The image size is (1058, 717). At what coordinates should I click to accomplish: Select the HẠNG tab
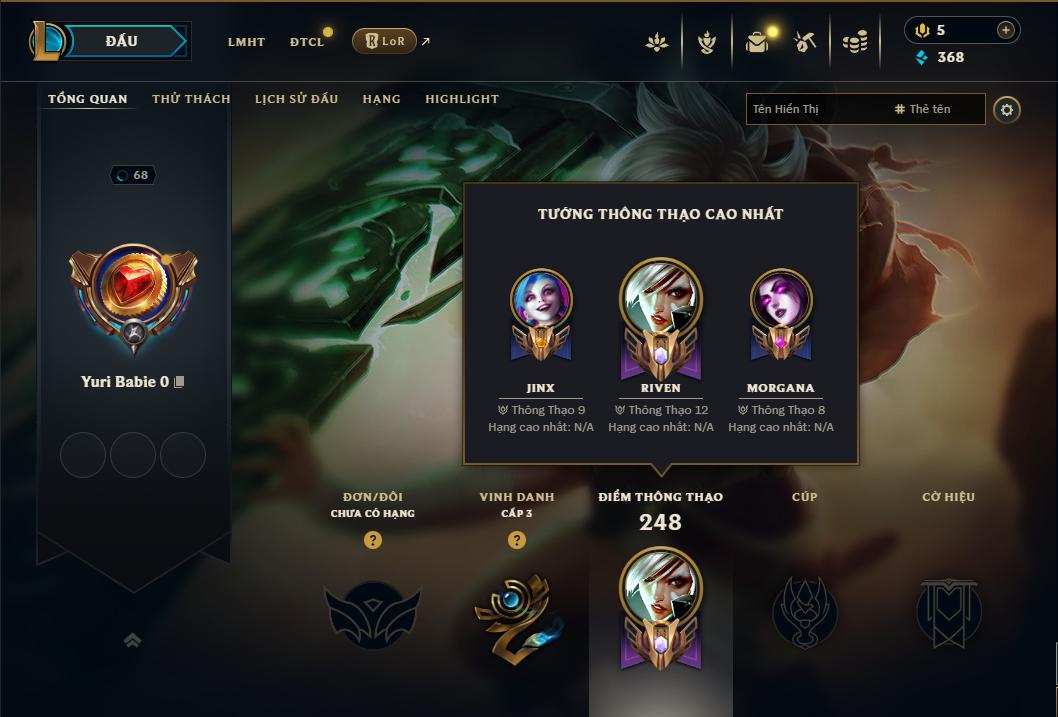click(x=381, y=99)
